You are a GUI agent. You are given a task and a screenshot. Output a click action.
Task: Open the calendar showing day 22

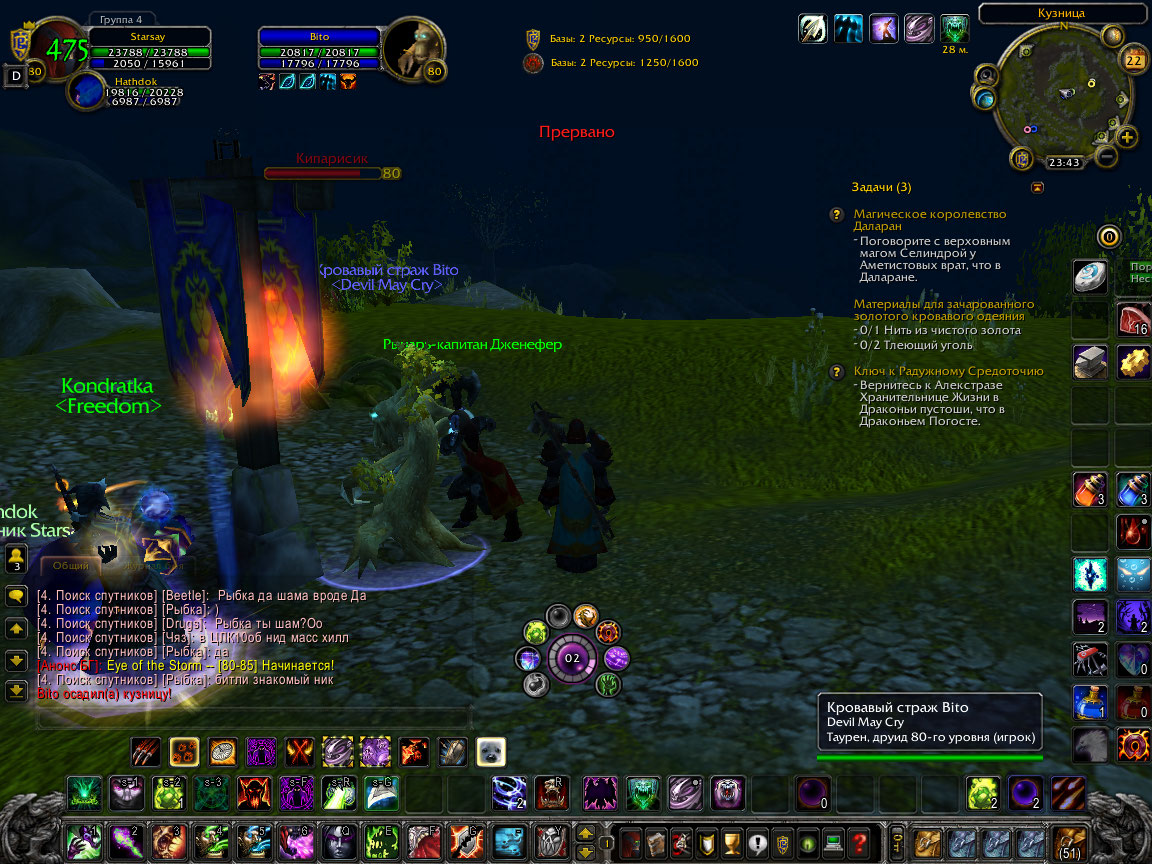point(1134,59)
